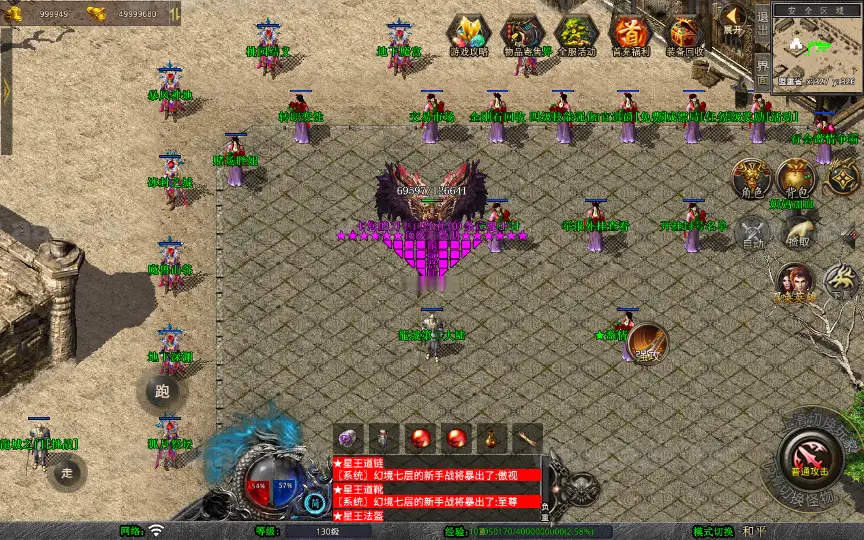Open the 角色 character panel
864x540 pixels.
click(x=751, y=177)
